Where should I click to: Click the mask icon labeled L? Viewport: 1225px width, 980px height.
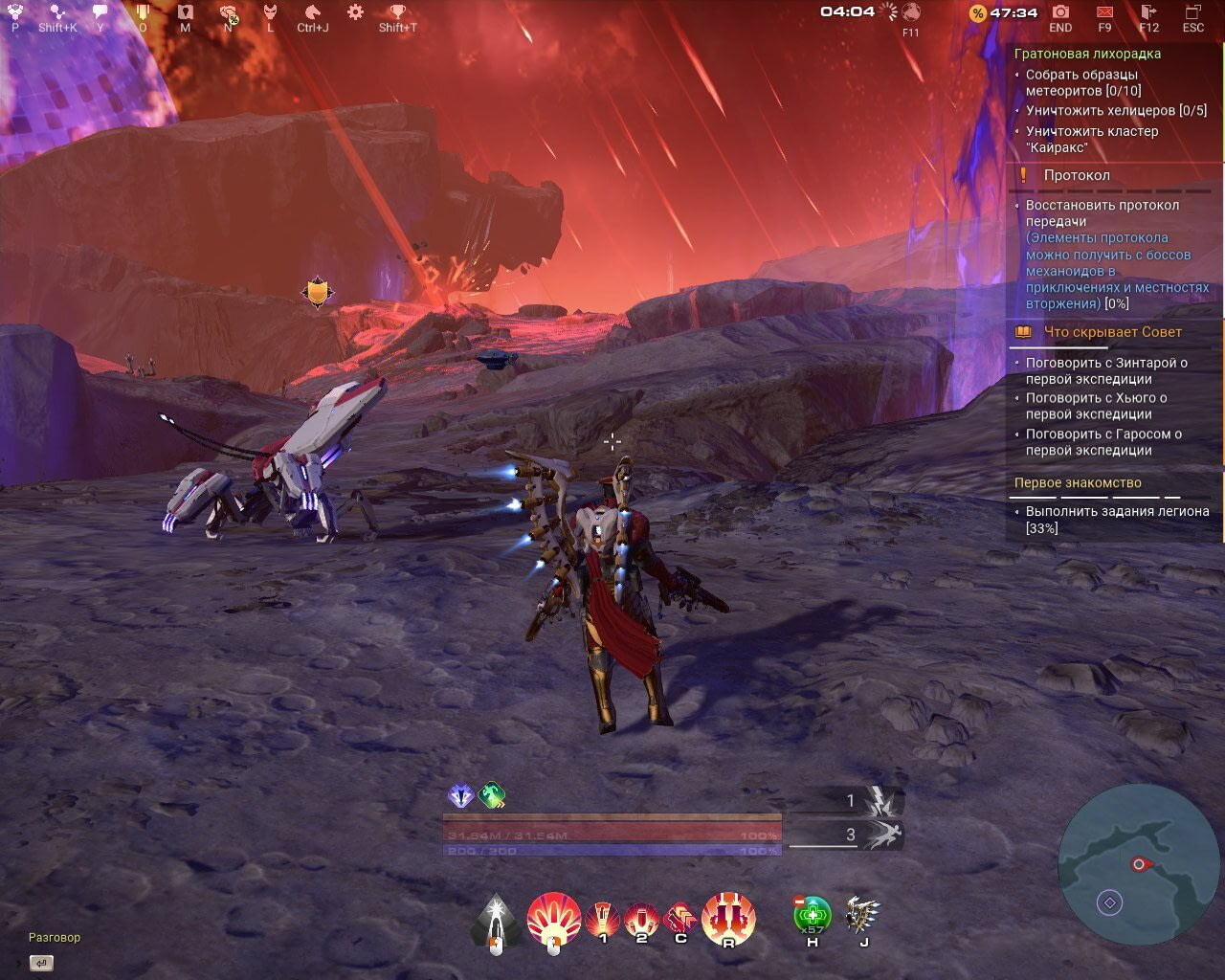[271, 12]
